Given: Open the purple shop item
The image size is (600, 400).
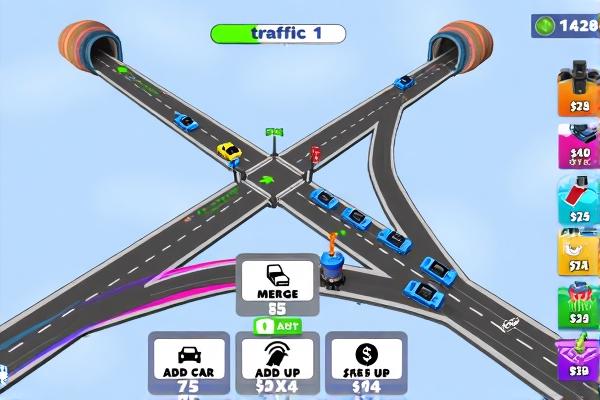Looking at the screenshot, I should pos(578,357).
